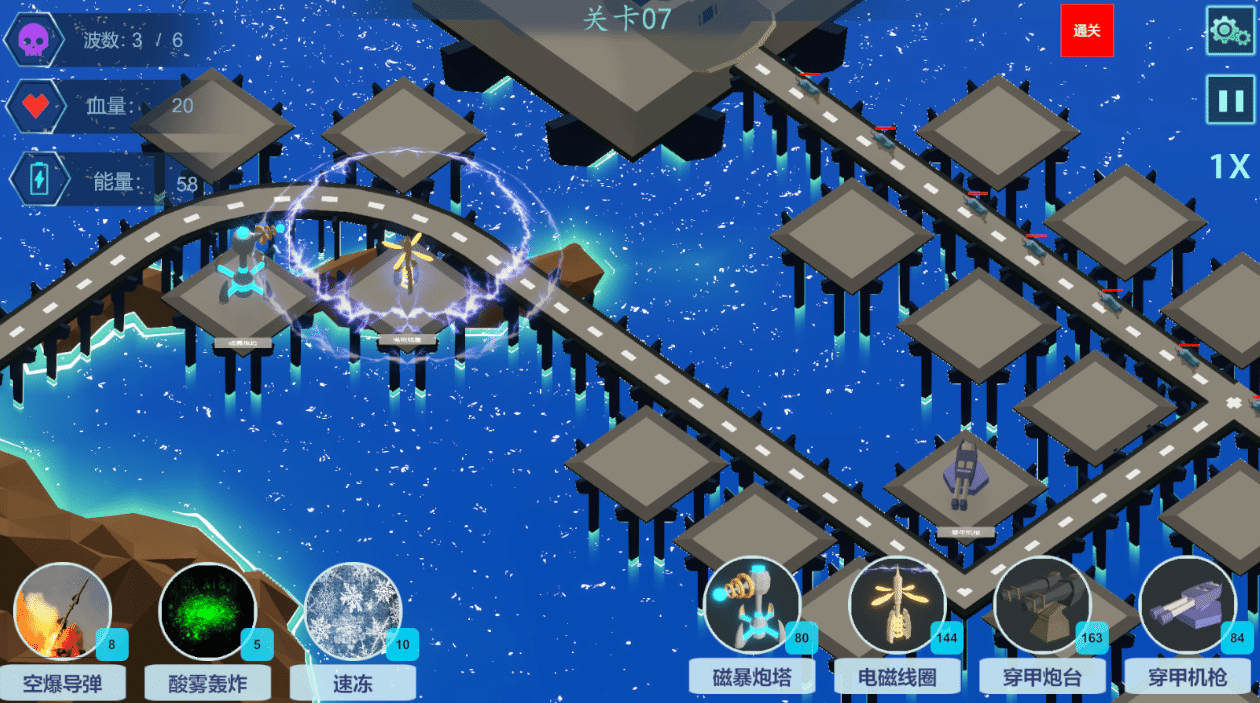Pick the 穿甲炮台 cannon tower

[1042, 605]
